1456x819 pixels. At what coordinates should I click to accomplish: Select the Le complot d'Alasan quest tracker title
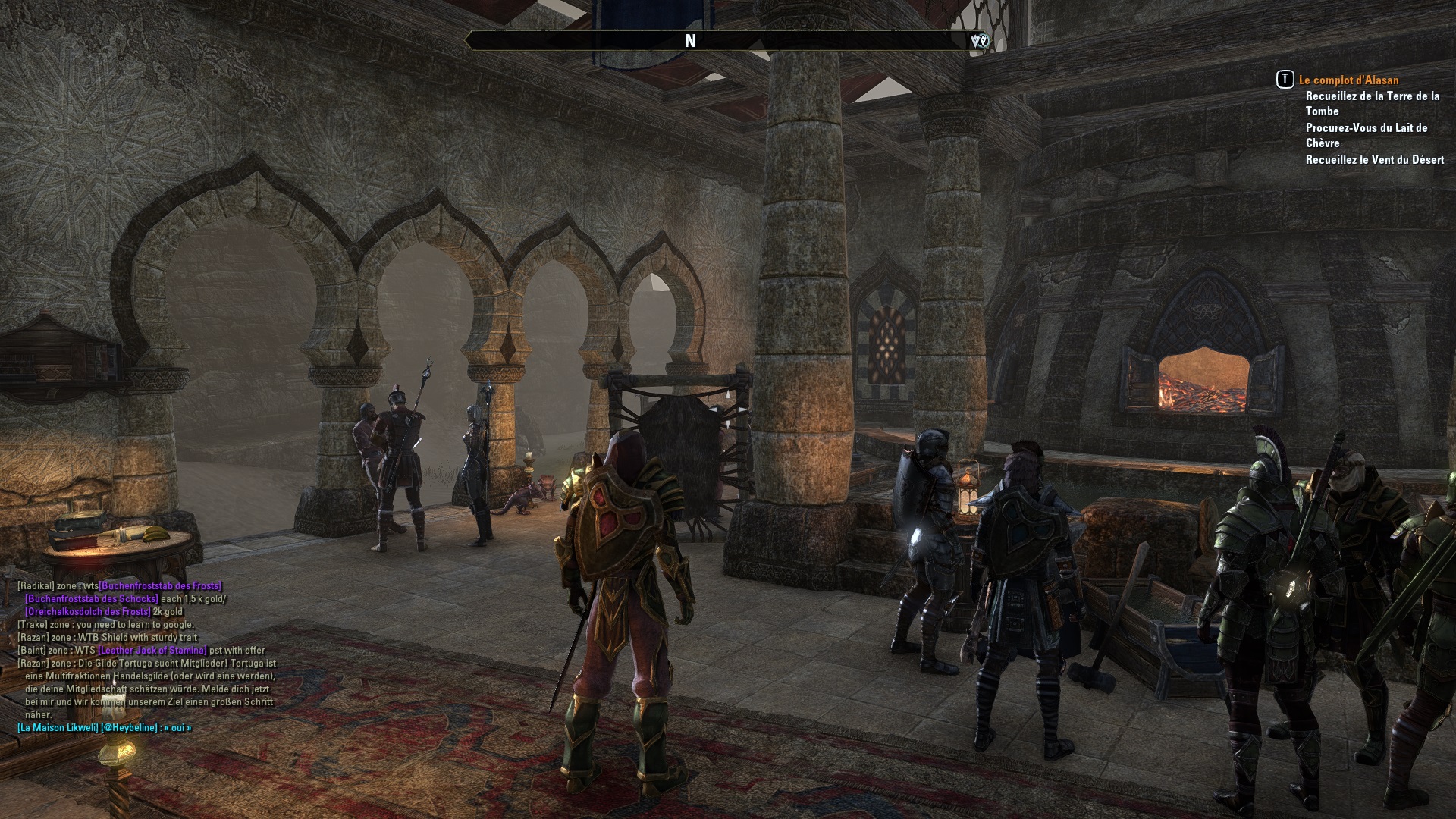tap(1348, 80)
